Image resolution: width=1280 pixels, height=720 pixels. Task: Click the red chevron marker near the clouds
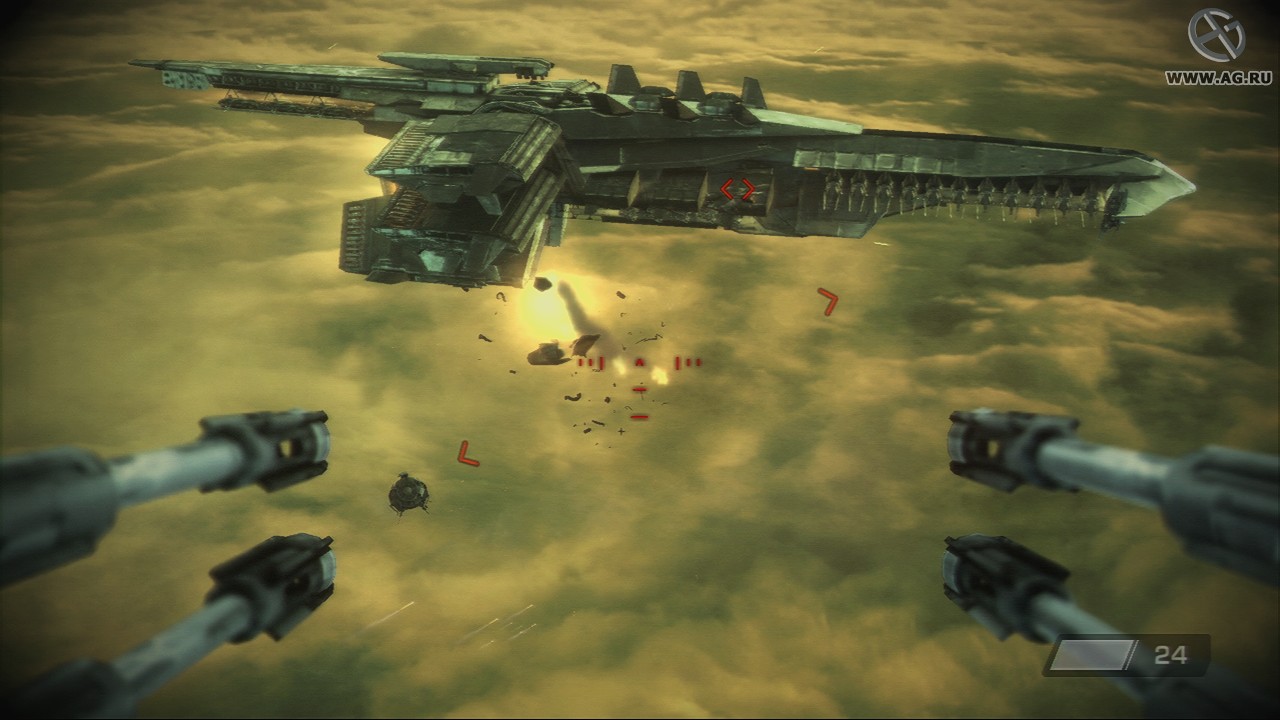coord(828,302)
